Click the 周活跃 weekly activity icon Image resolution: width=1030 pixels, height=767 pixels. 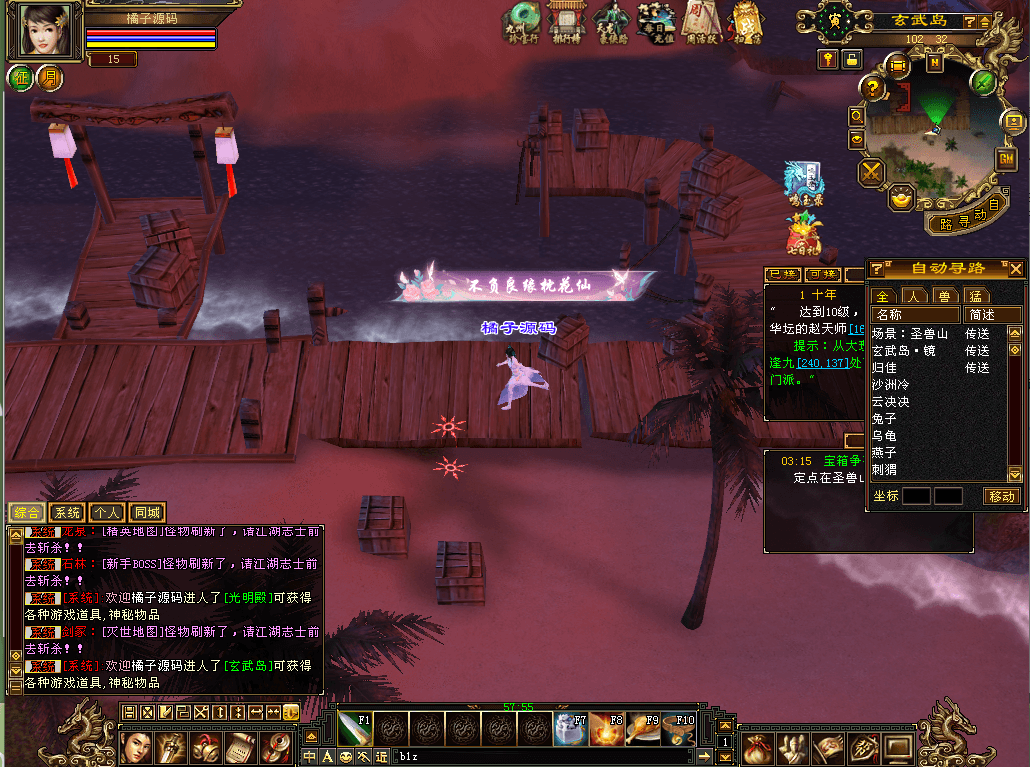tap(701, 22)
